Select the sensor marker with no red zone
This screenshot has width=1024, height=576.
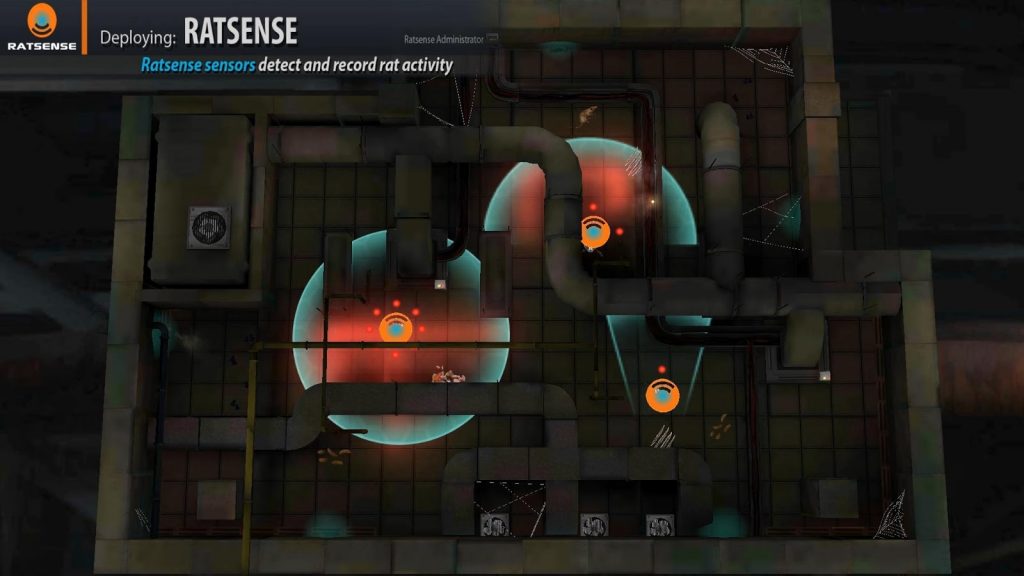[662, 395]
